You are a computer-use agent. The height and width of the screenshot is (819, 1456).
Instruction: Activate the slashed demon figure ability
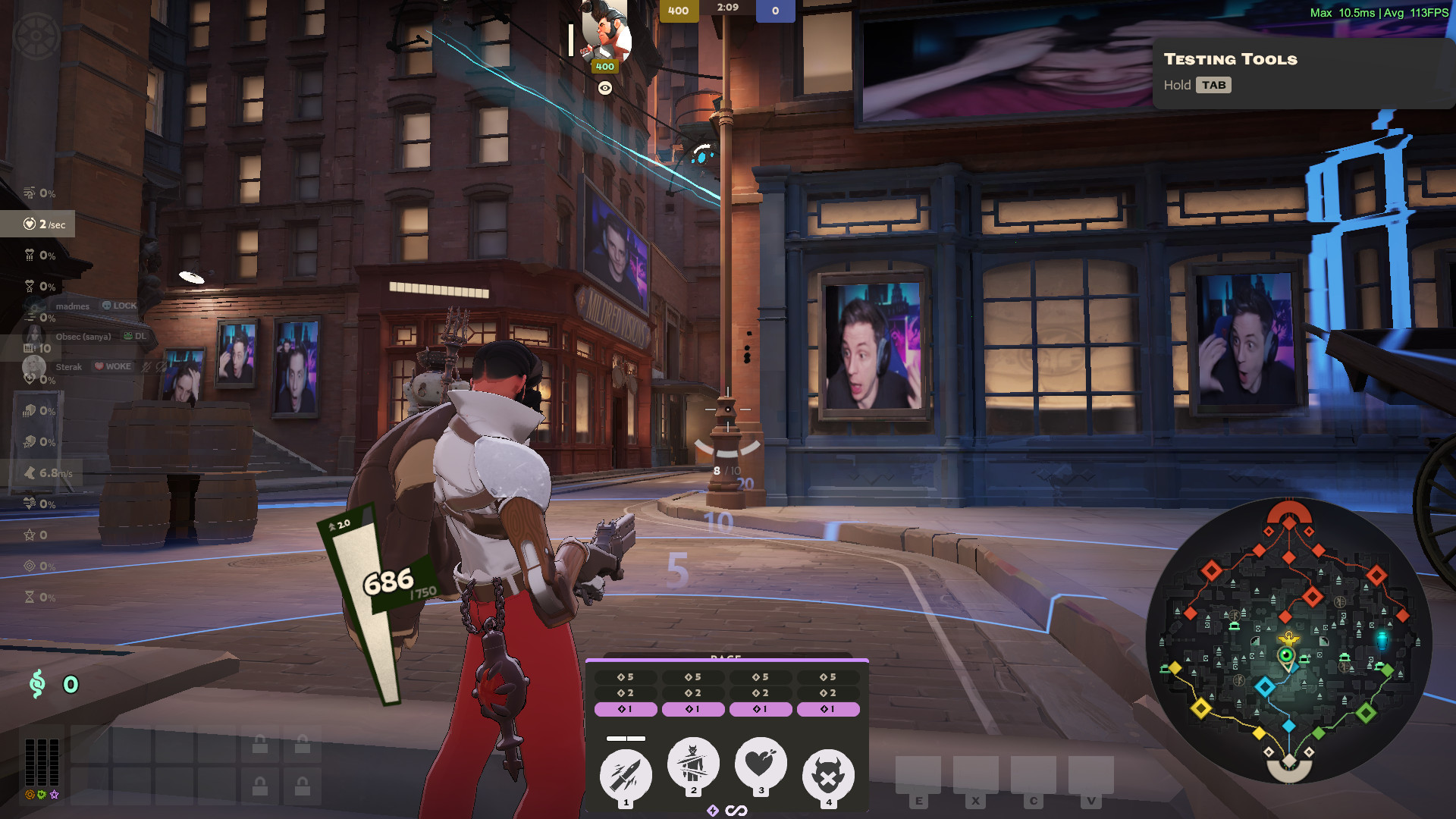coord(693,763)
